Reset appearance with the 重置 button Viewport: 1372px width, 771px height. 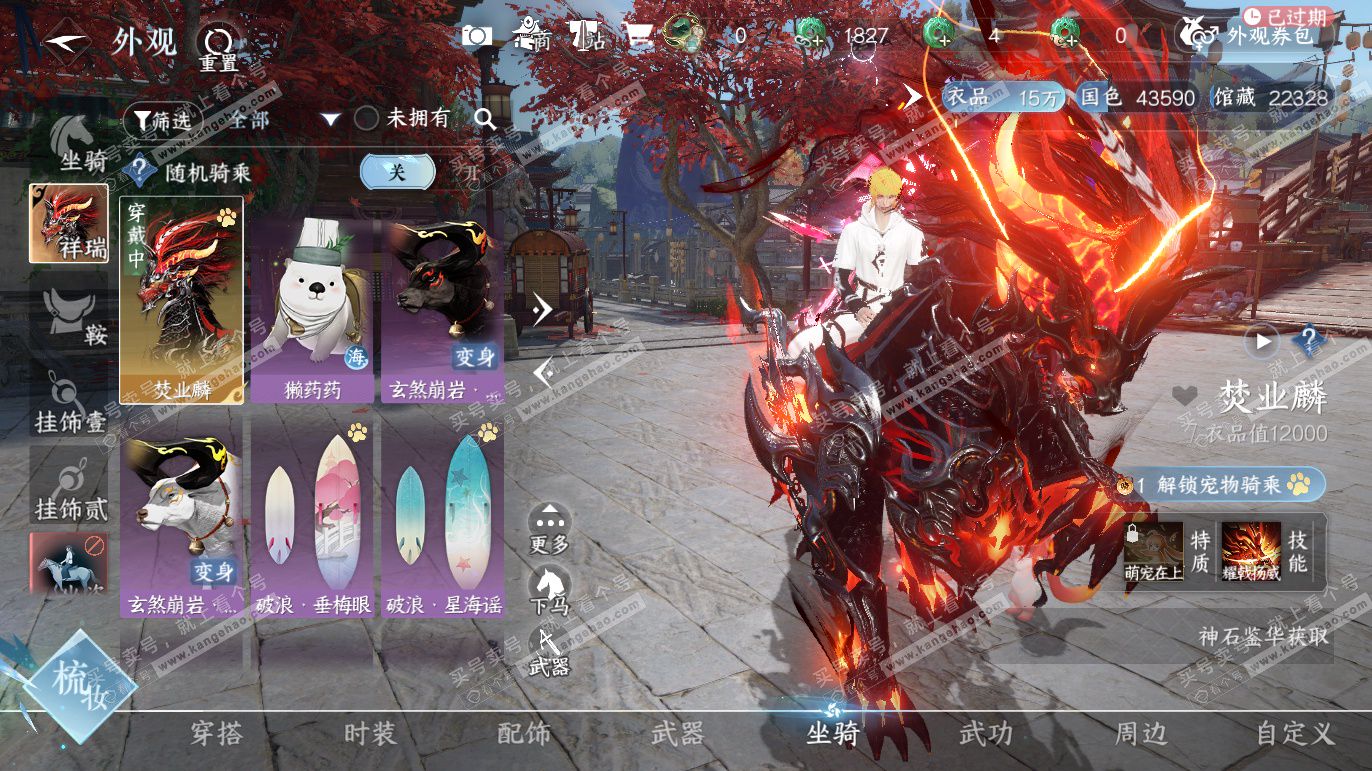[217, 46]
